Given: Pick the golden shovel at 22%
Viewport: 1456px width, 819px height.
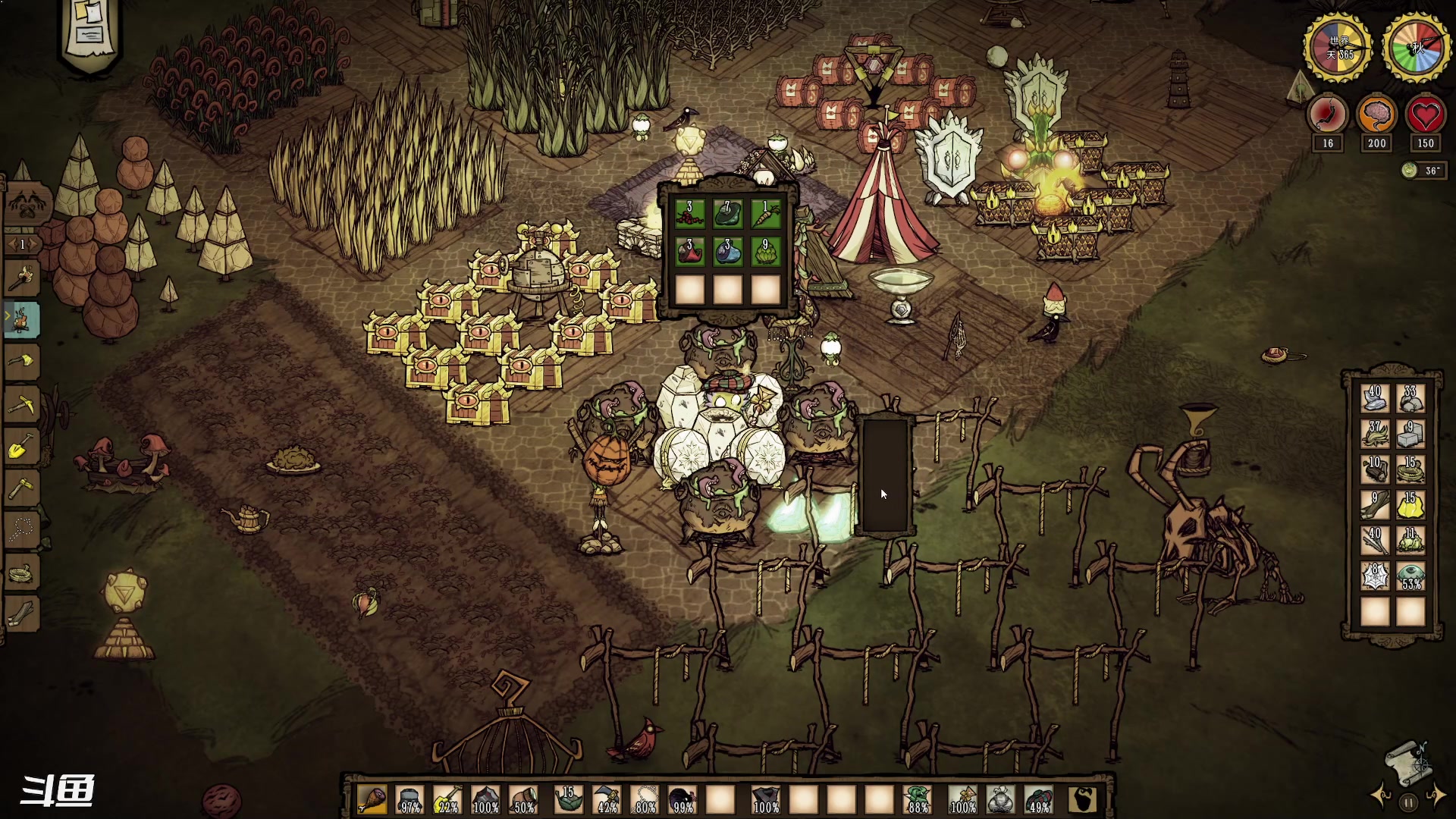Looking at the screenshot, I should [x=447, y=800].
